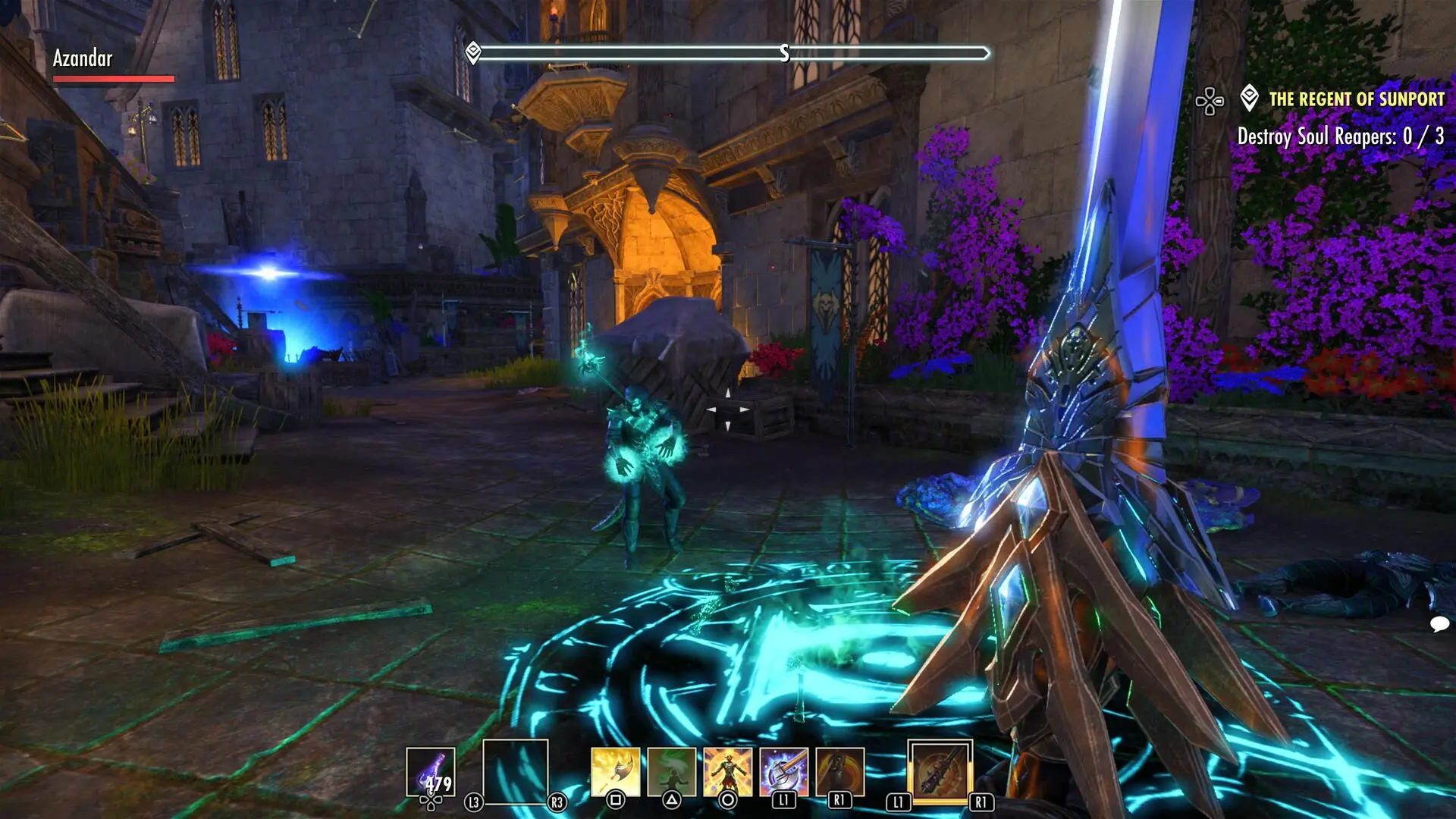Activate the golden axe ability
This screenshot has width=1456, height=819.
(616, 772)
